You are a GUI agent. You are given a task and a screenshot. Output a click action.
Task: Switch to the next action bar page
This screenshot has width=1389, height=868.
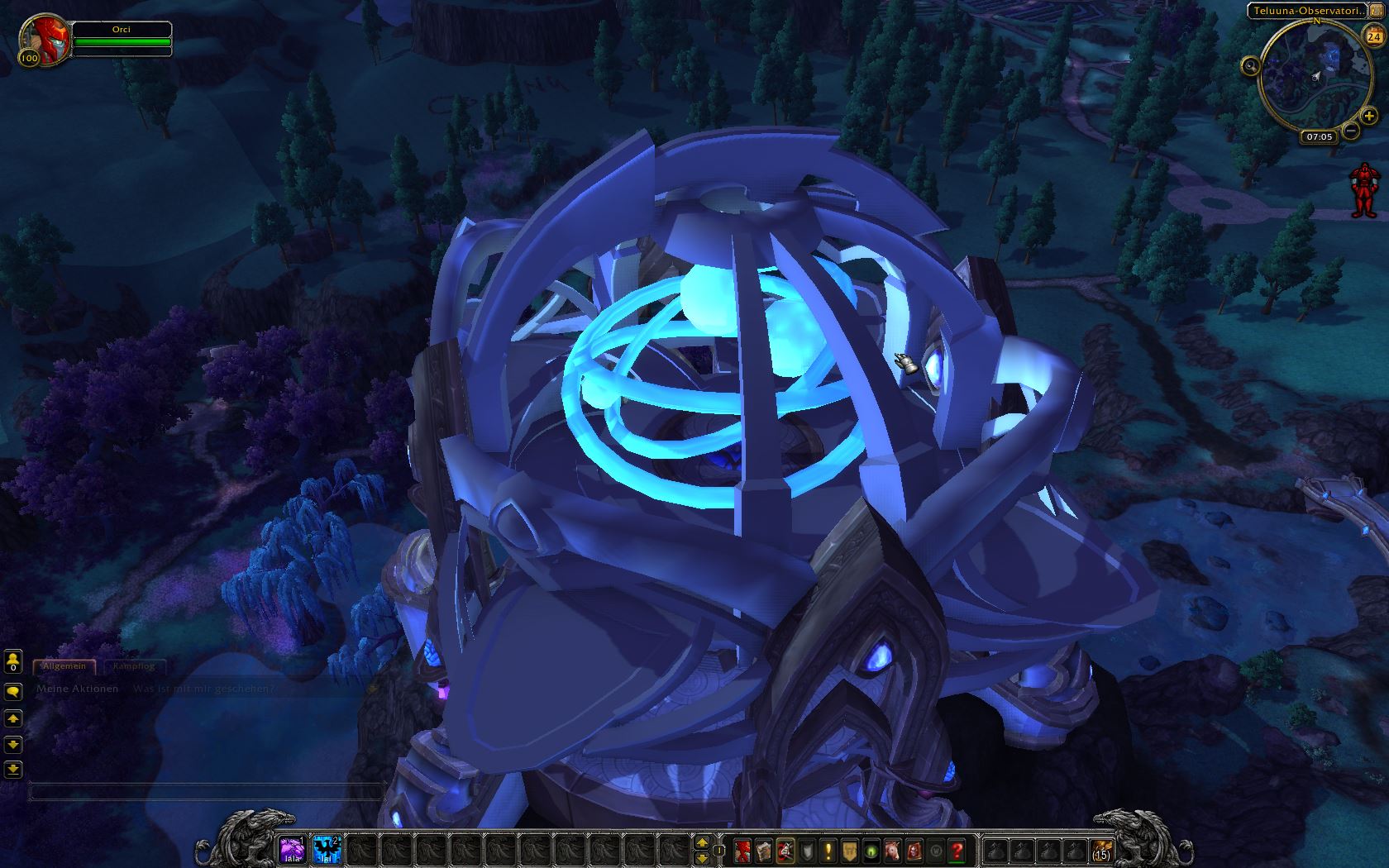click(702, 842)
